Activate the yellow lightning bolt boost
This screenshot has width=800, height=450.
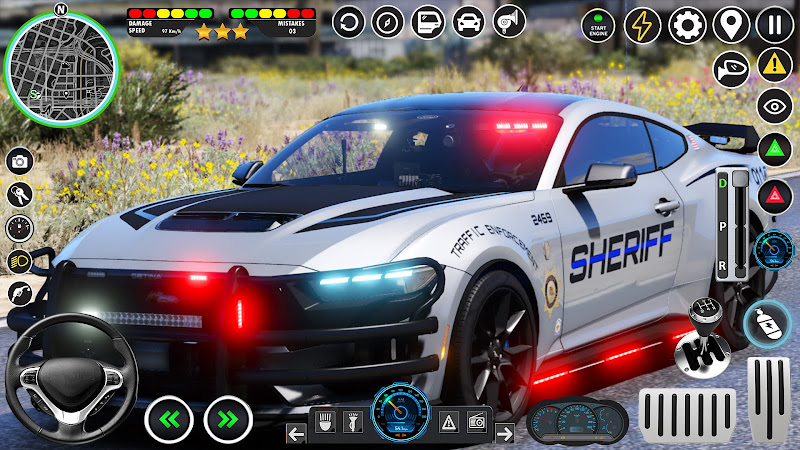point(643,24)
